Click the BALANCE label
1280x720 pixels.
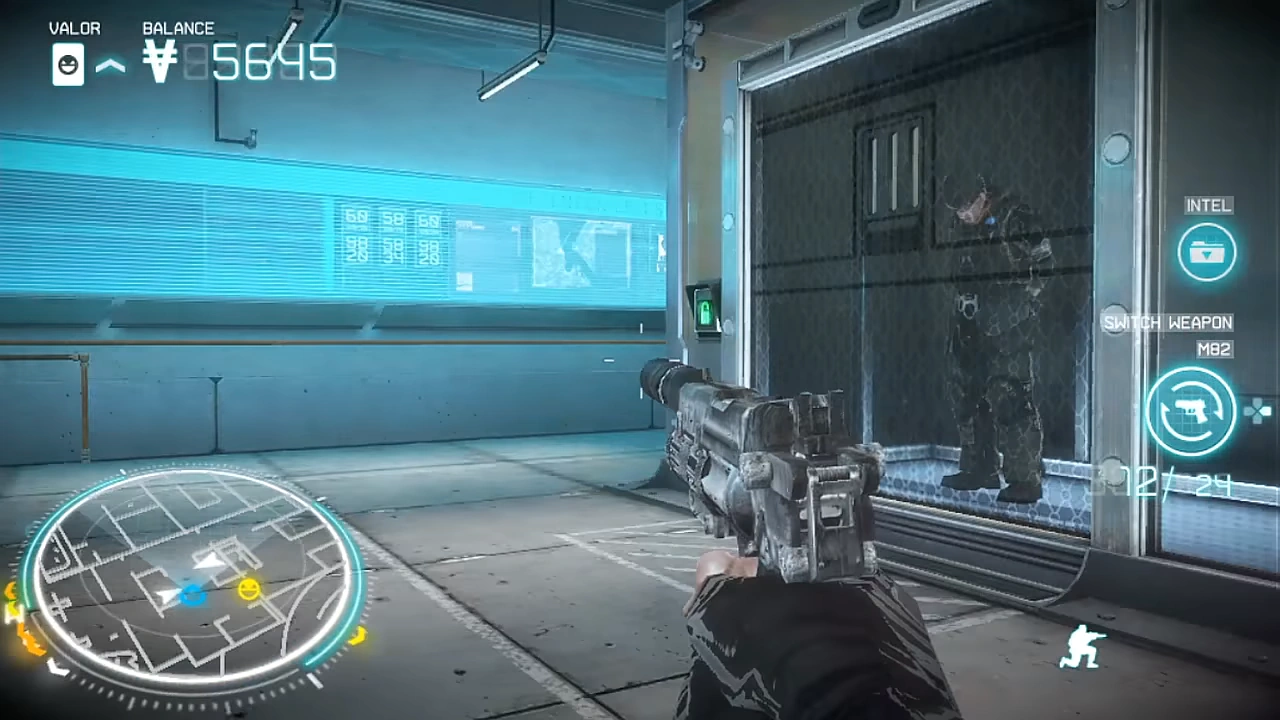point(179,28)
